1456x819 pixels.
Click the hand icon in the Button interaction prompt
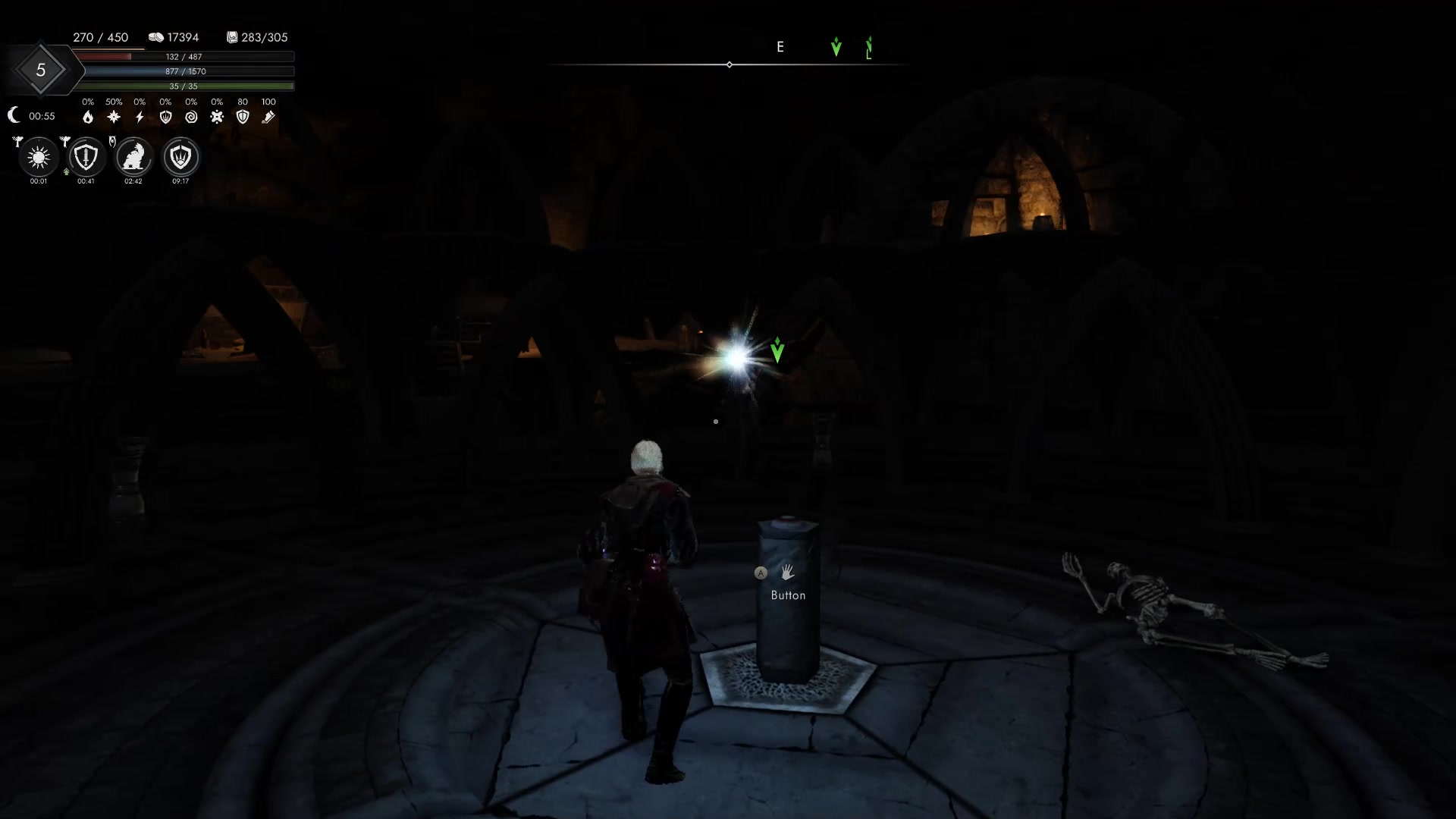coord(787,574)
